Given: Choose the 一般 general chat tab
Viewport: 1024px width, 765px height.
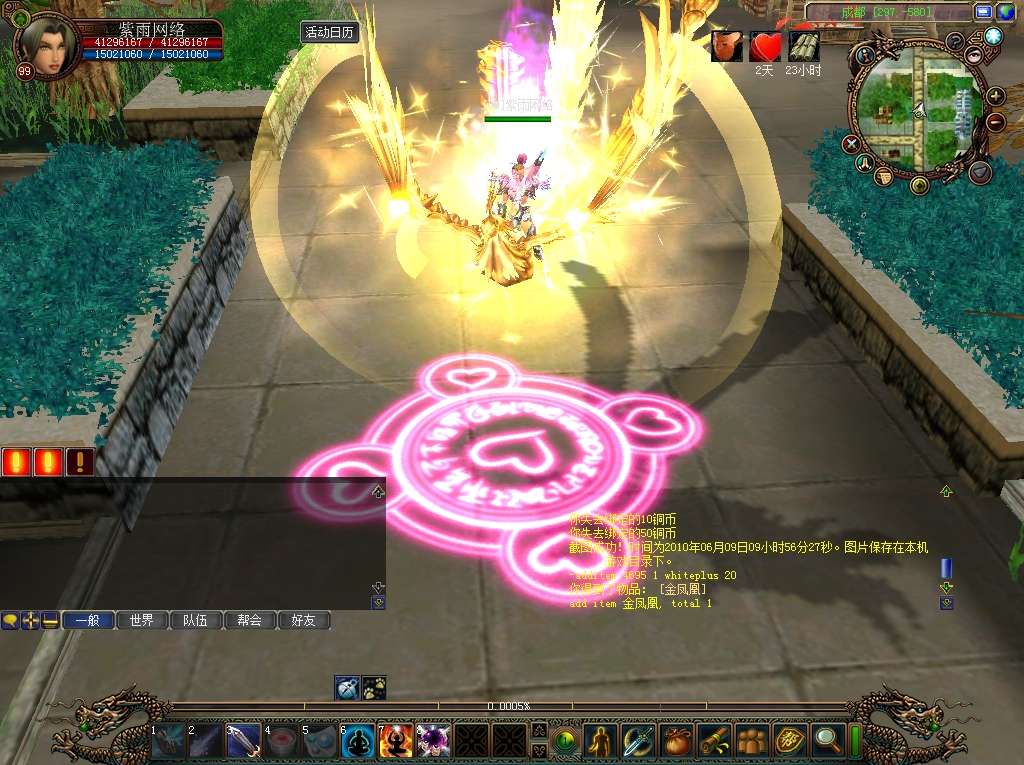Looking at the screenshot, I should (x=88, y=620).
